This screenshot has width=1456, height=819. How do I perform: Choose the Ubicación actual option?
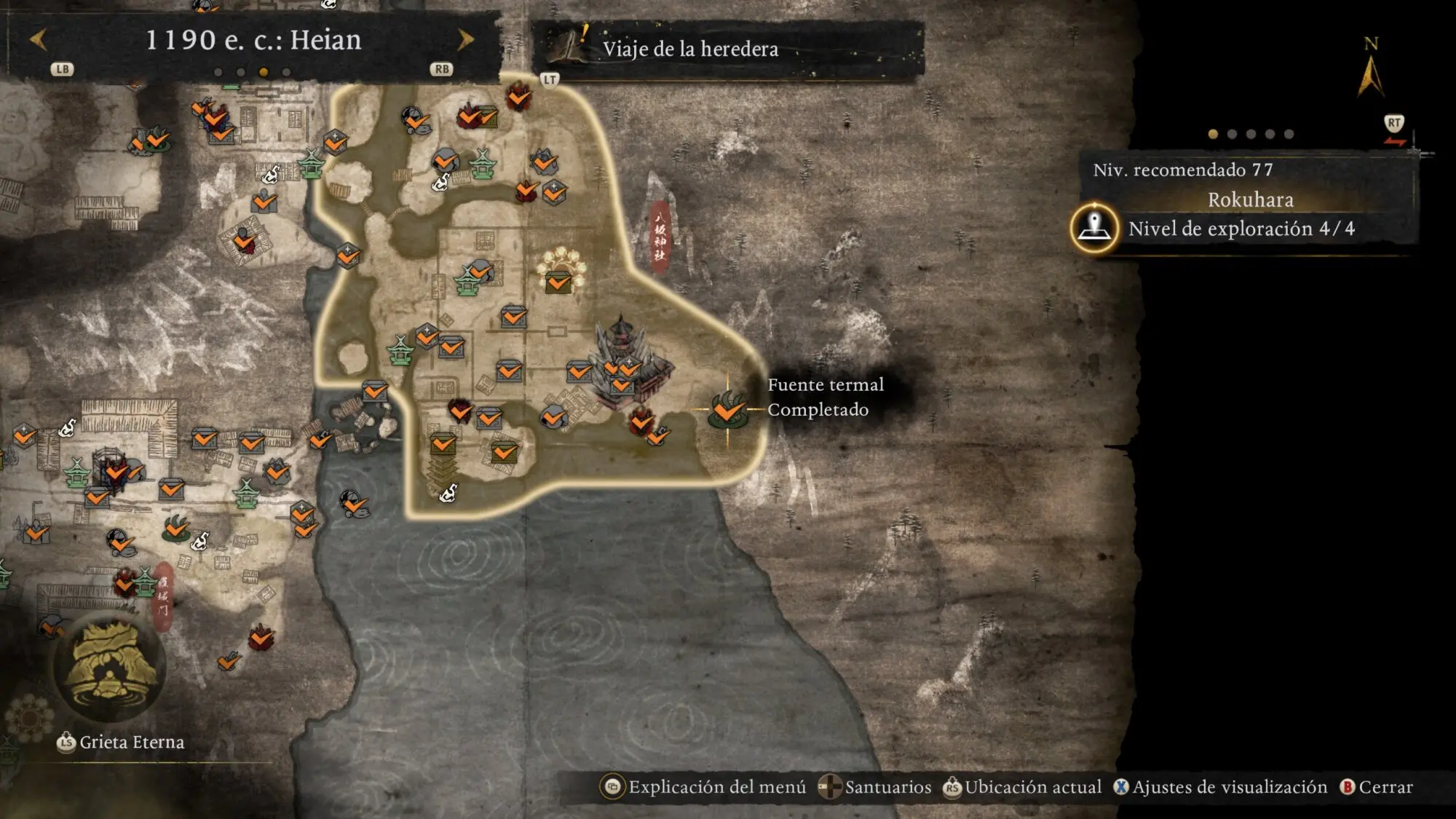pos(1023,787)
